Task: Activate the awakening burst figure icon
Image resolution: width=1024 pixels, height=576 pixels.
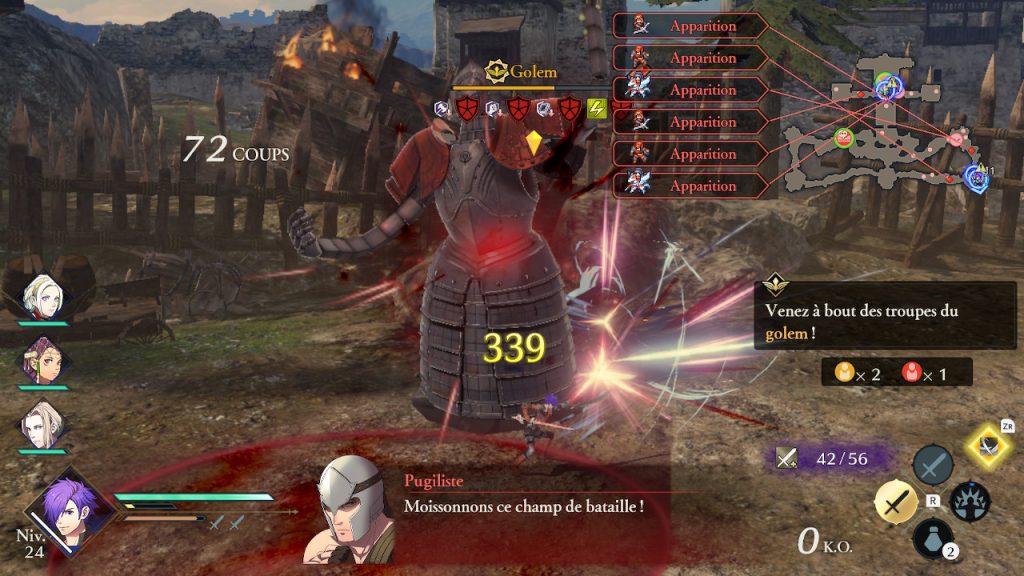Action: [x=970, y=501]
